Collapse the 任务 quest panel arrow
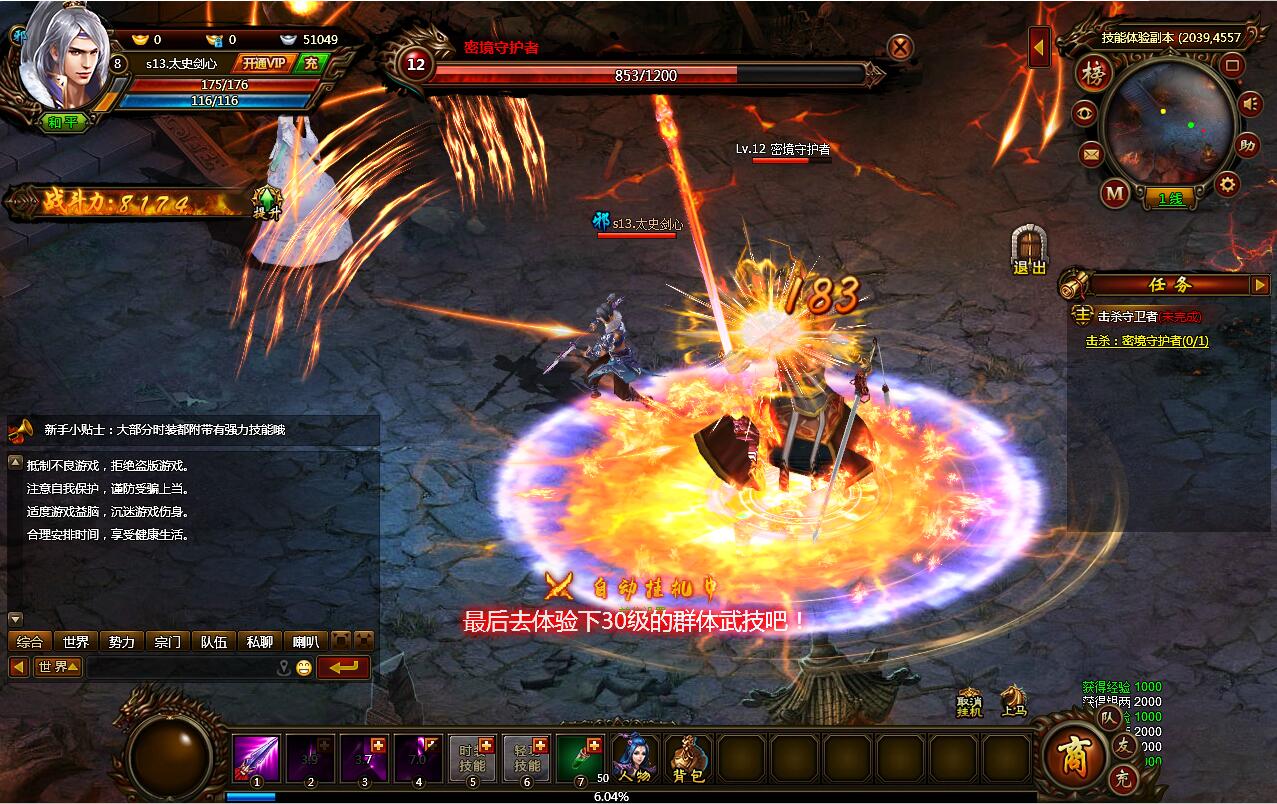This screenshot has width=1277, height=804. click(x=1259, y=285)
